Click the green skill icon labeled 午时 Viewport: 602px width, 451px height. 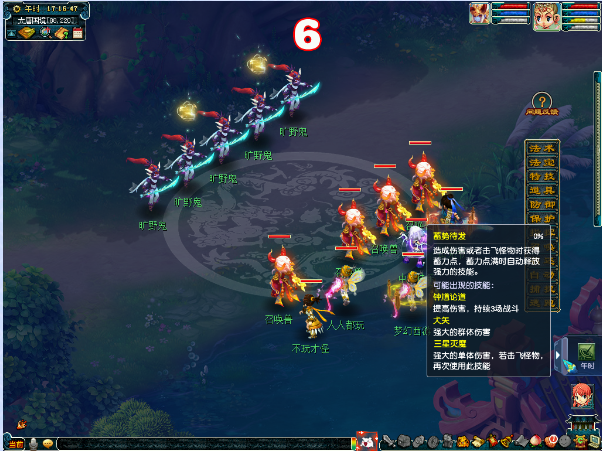[586, 351]
